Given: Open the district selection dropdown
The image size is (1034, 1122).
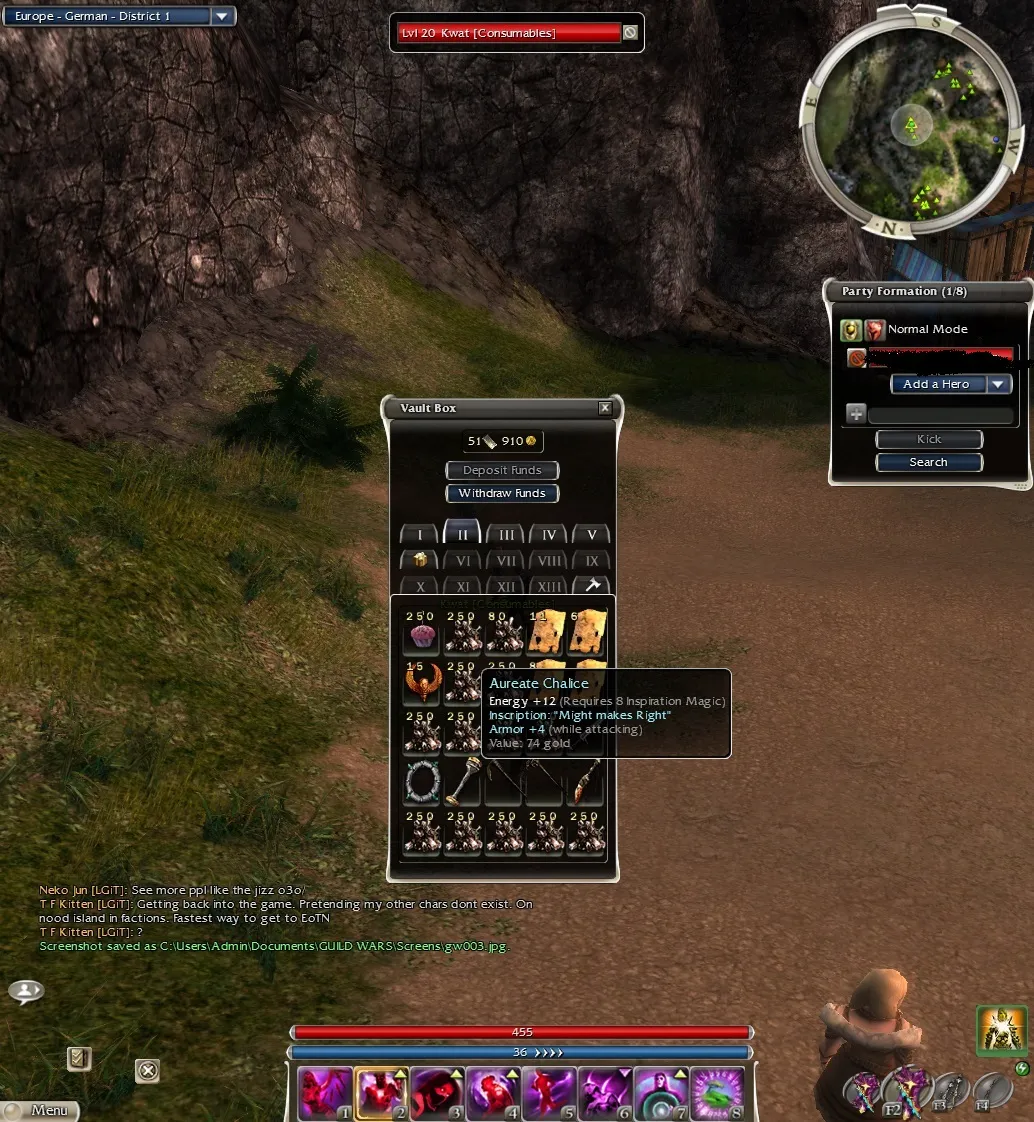Looking at the screenshot, I should (x=222, y=16).
